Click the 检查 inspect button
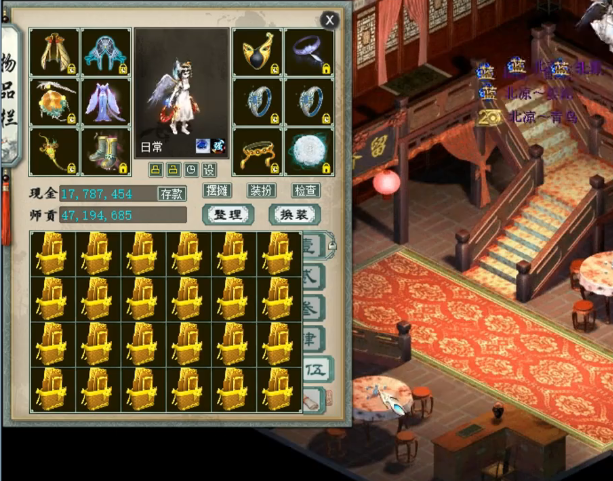The image size is (613, 481). 305,190
